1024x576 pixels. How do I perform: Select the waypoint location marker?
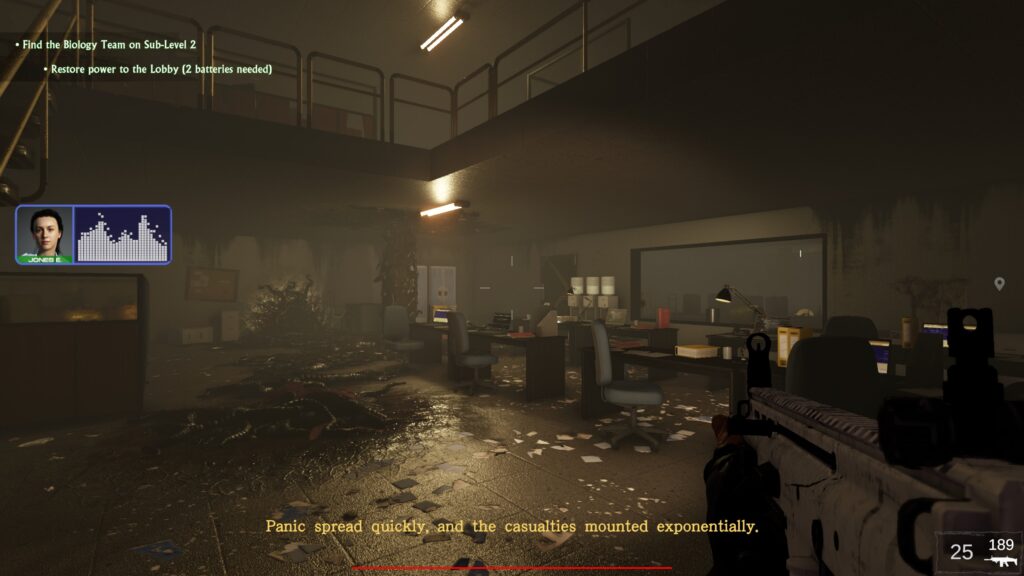(x=999, y=285)
